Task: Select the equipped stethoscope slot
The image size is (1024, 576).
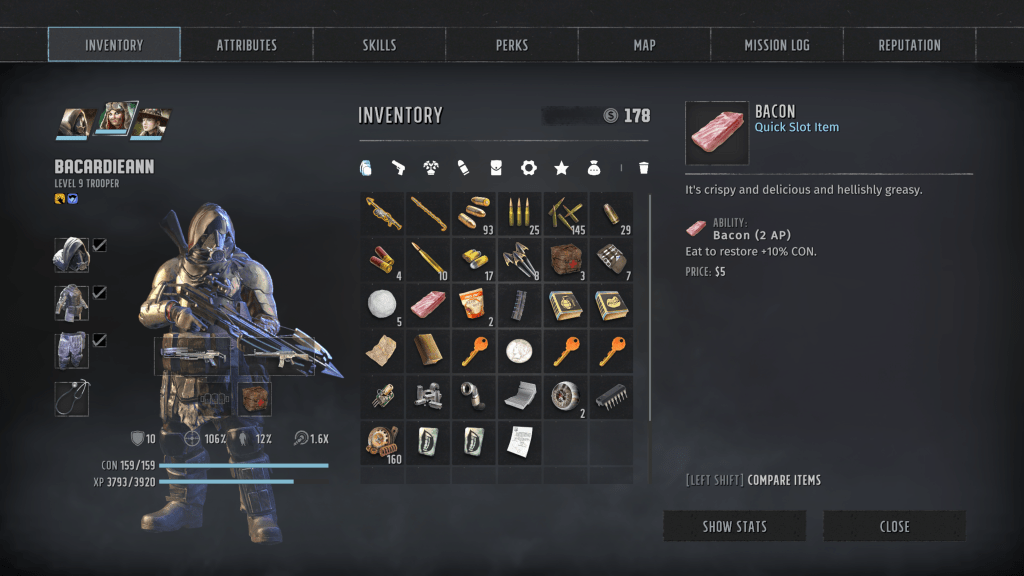Action: click(x=71, y=398)
